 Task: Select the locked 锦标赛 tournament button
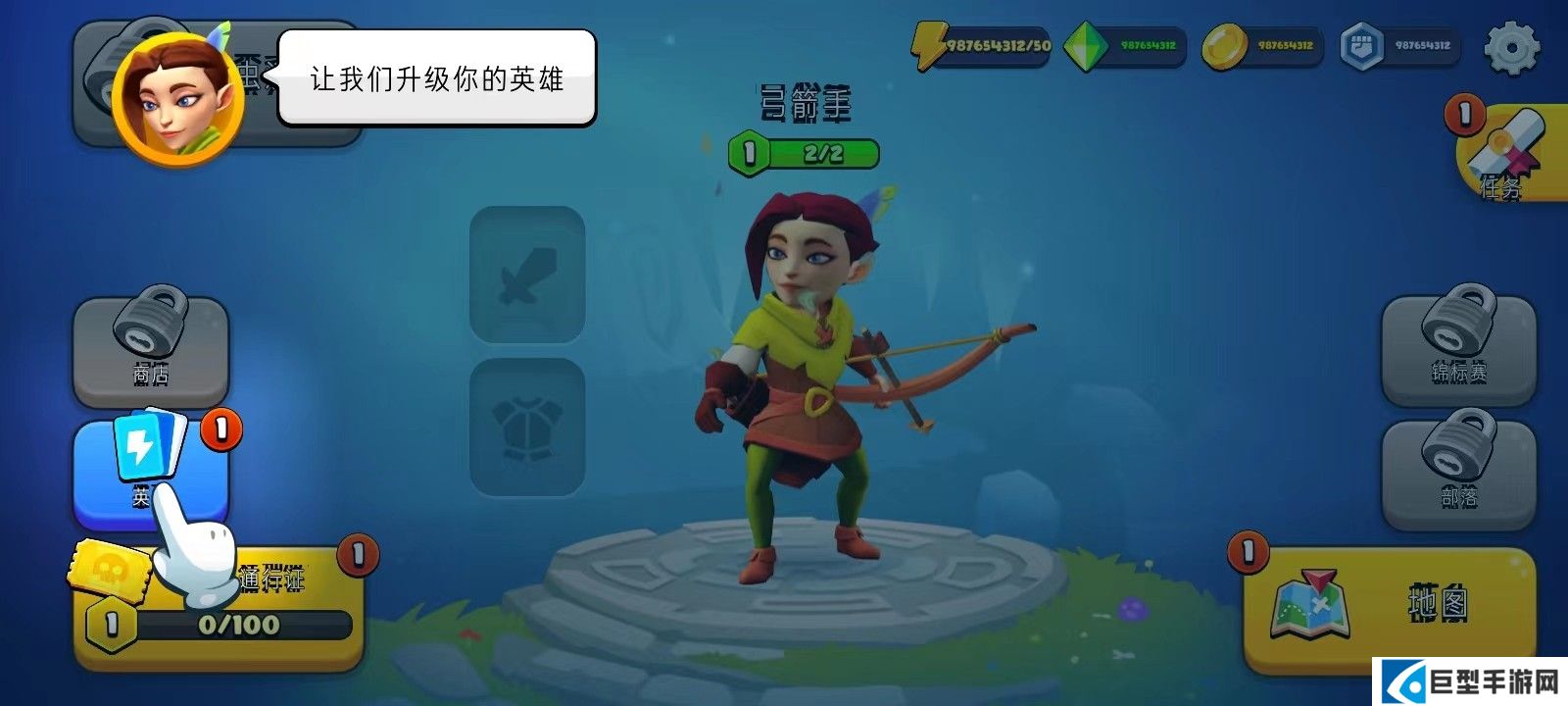[x=1458, y=349]
